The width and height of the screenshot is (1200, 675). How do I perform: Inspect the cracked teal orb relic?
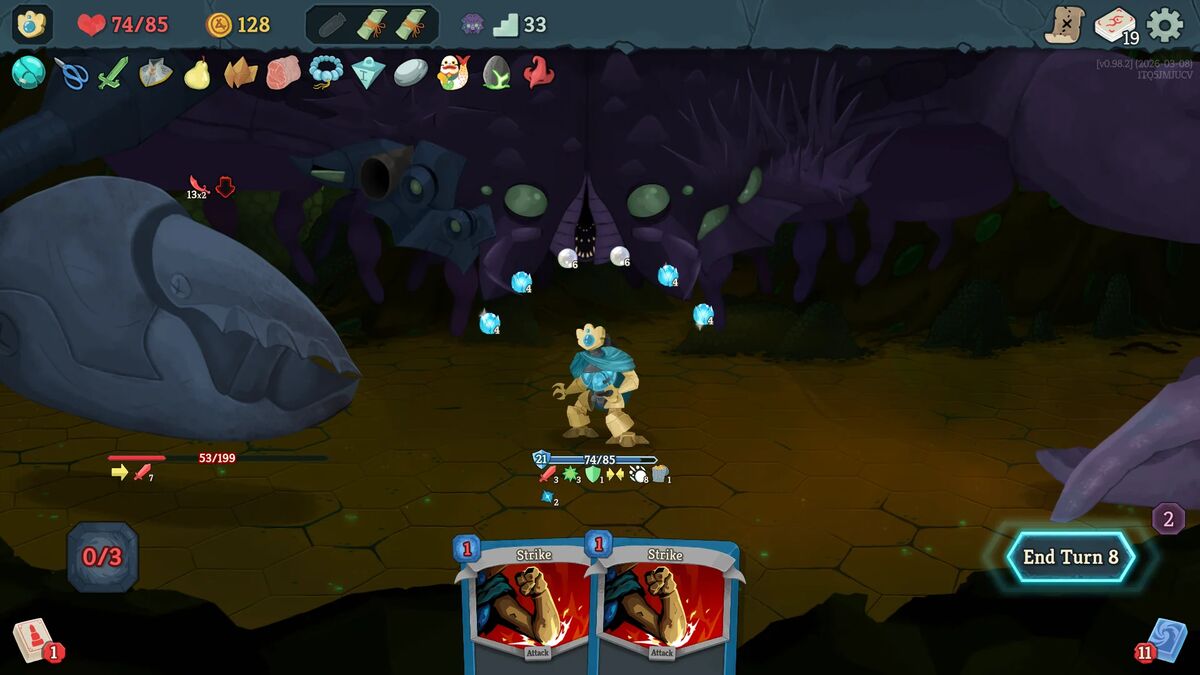click(28, 72)
